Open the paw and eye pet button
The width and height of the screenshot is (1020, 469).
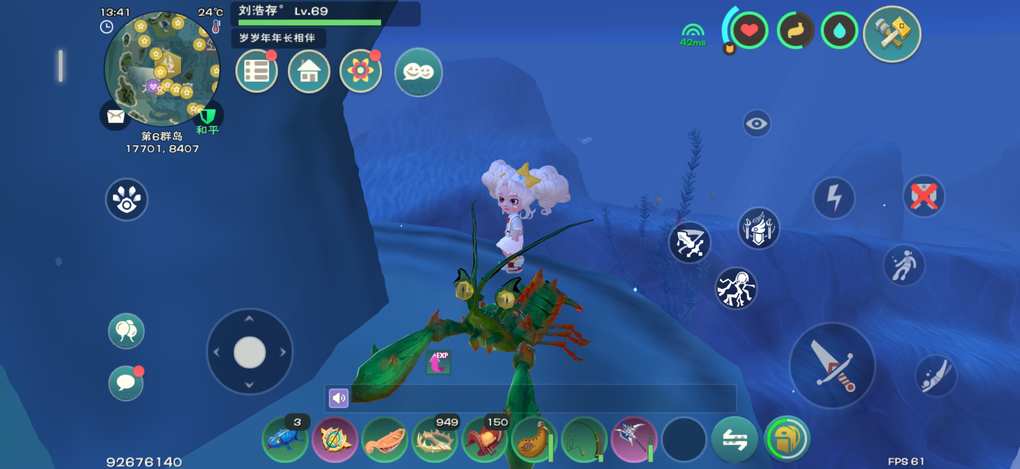tap(127, 199)
